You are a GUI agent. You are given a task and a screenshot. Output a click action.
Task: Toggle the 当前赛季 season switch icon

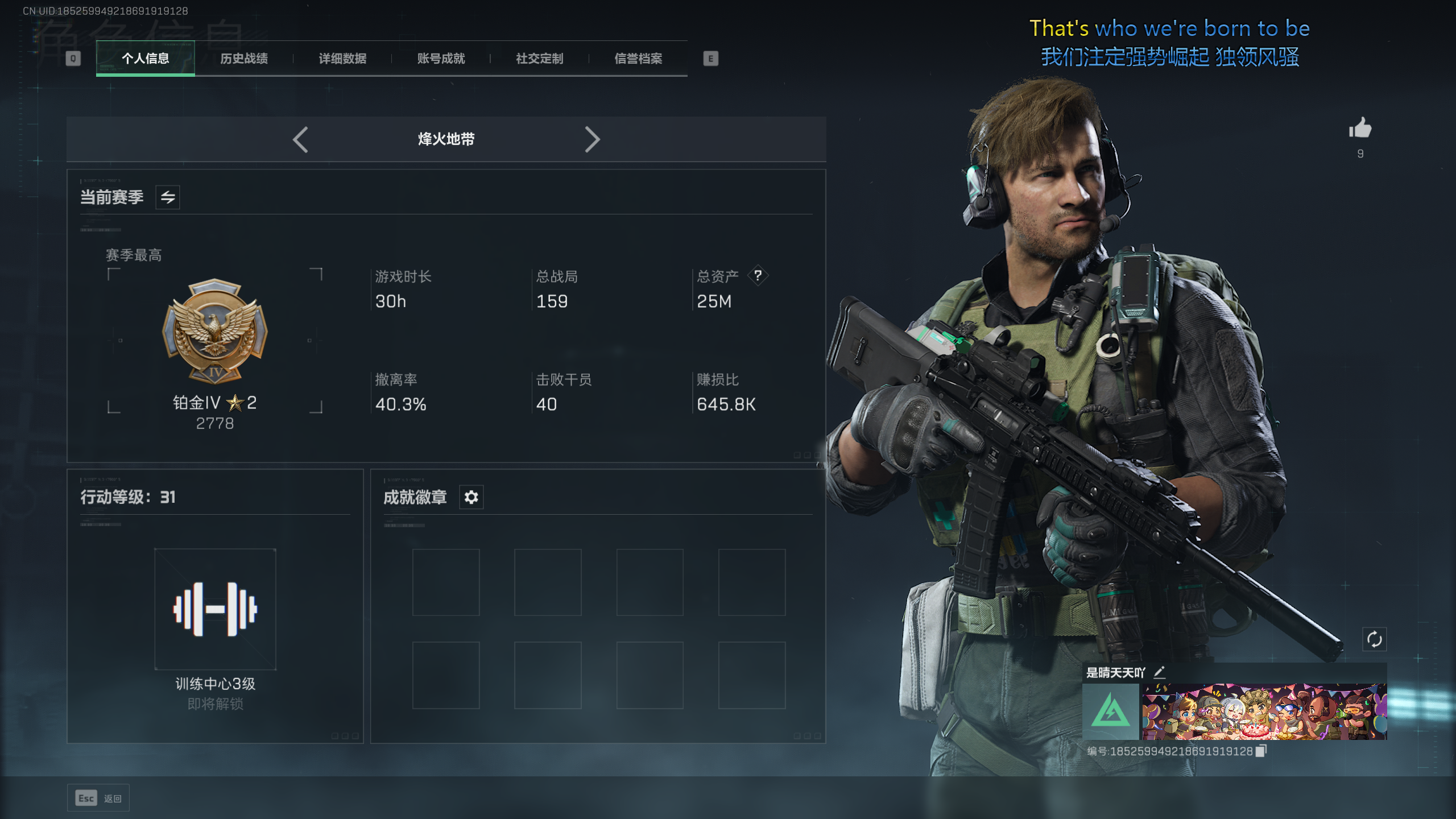(x=168, y=197)
